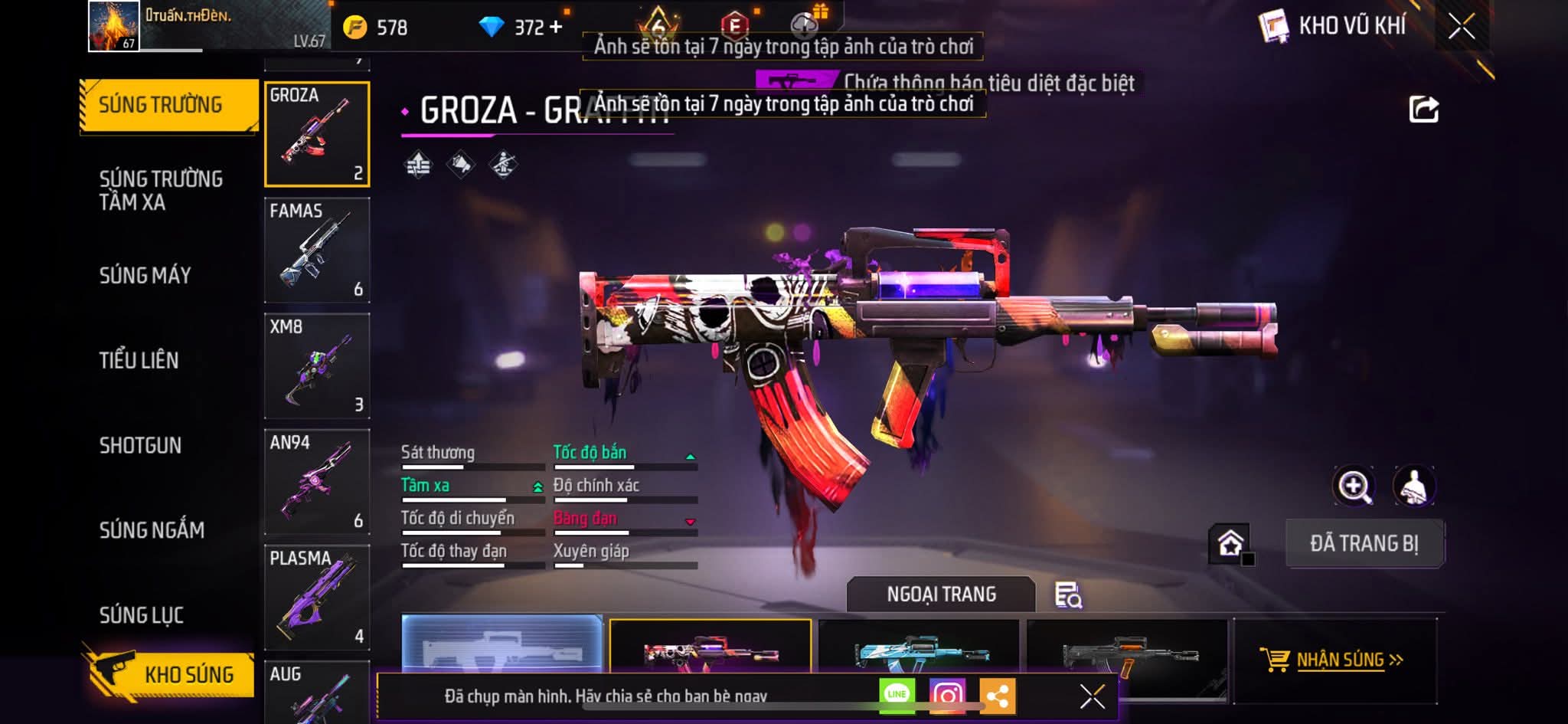Switch to Súng Máy category
The width and height of the screenshot is (1568, 724).
pyautogui.click(x=145, y=275)
